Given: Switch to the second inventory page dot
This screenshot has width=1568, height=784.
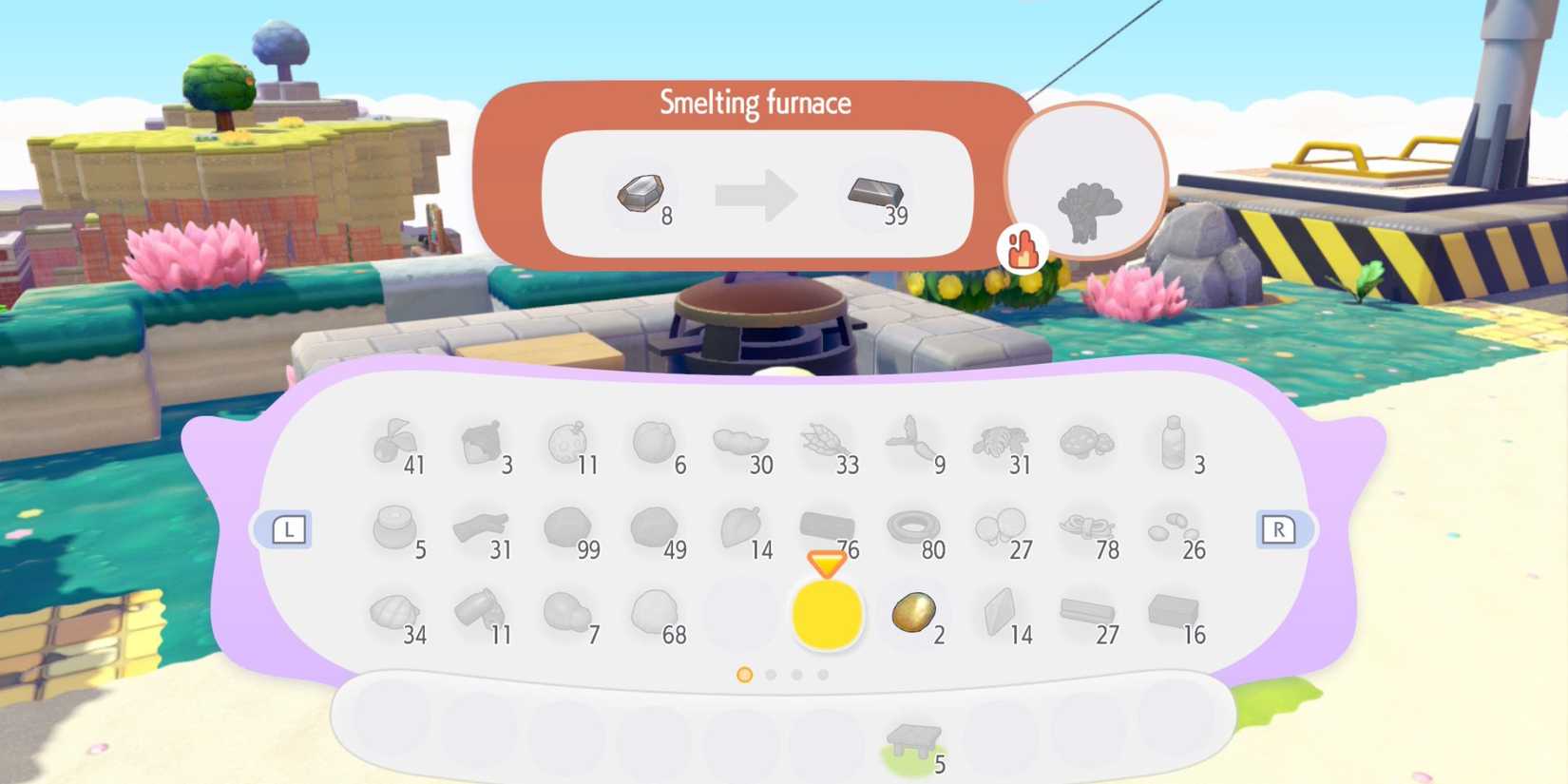Looking at the screenshot, I should pos(770,676).
